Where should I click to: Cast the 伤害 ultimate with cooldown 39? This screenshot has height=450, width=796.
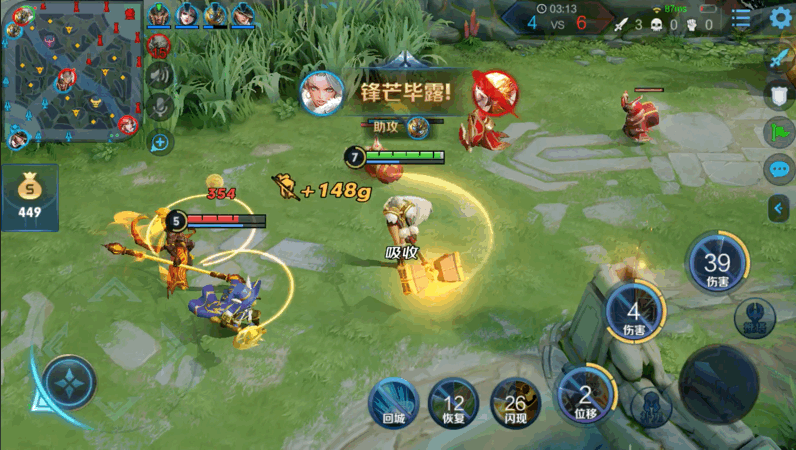pyautogui.click(x=717, y=264)
